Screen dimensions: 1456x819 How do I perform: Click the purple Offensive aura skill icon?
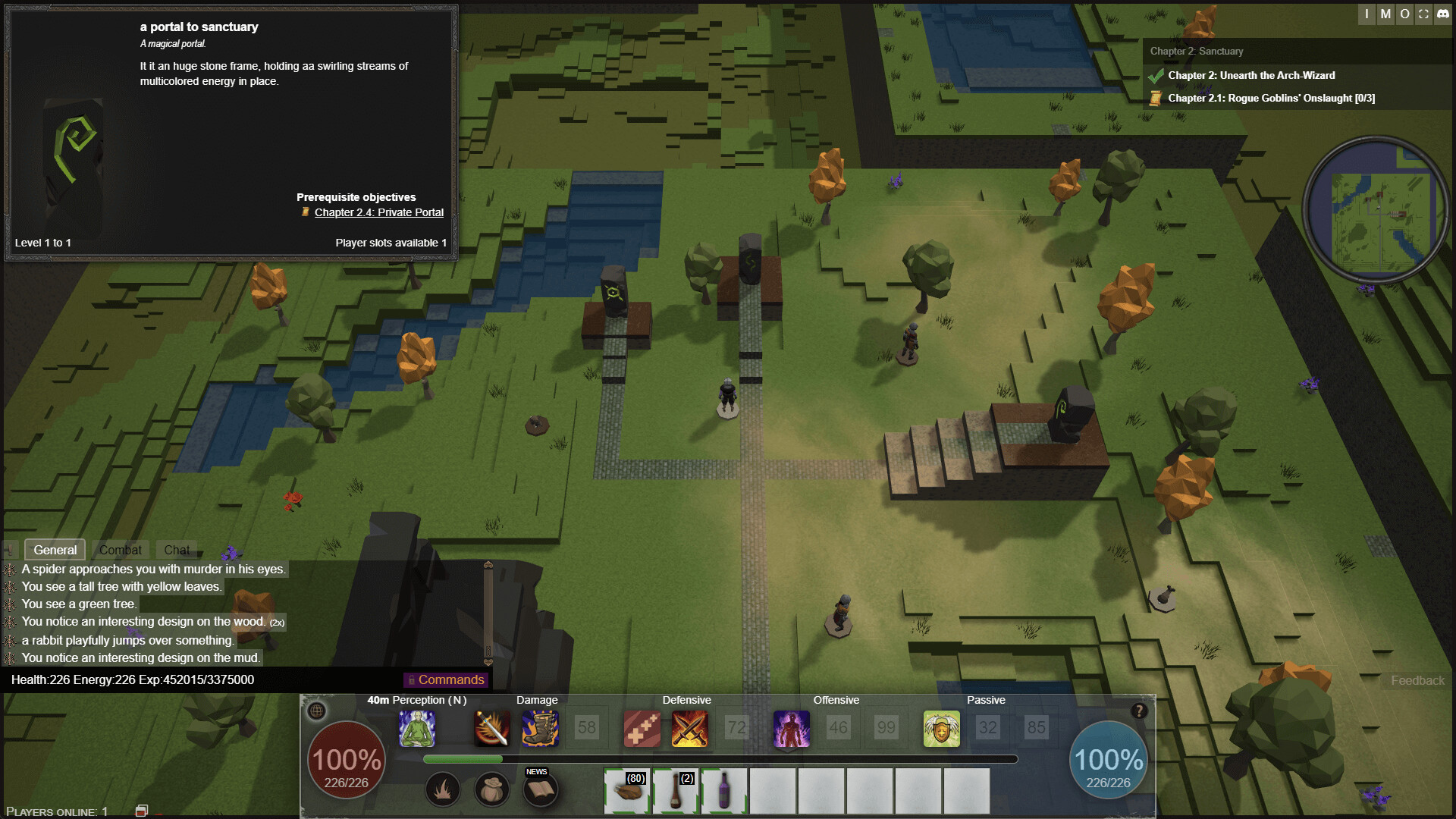click(x=791, y=728)
